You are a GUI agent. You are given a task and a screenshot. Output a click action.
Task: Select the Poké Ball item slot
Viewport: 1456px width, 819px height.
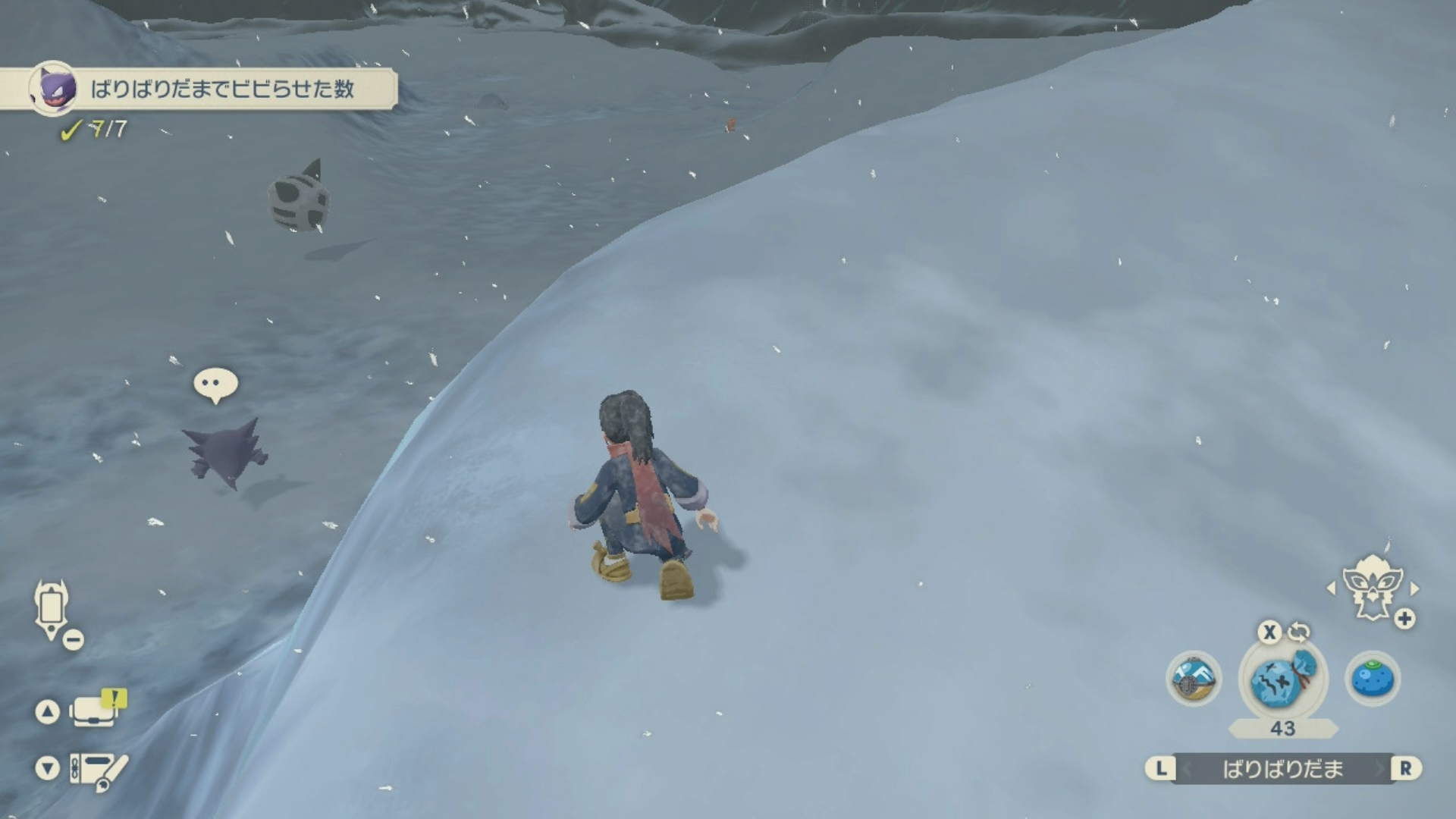1193,679
